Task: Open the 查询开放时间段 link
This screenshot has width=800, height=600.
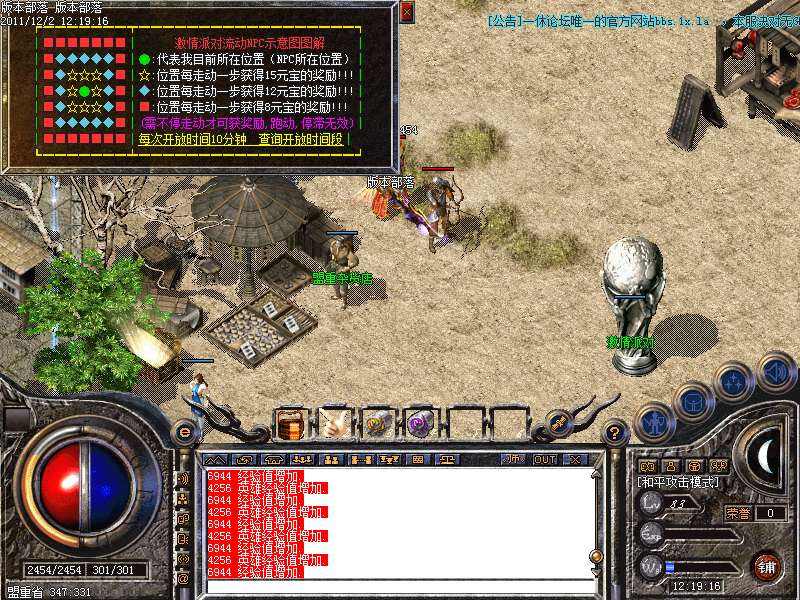Action: pos(301,140)
